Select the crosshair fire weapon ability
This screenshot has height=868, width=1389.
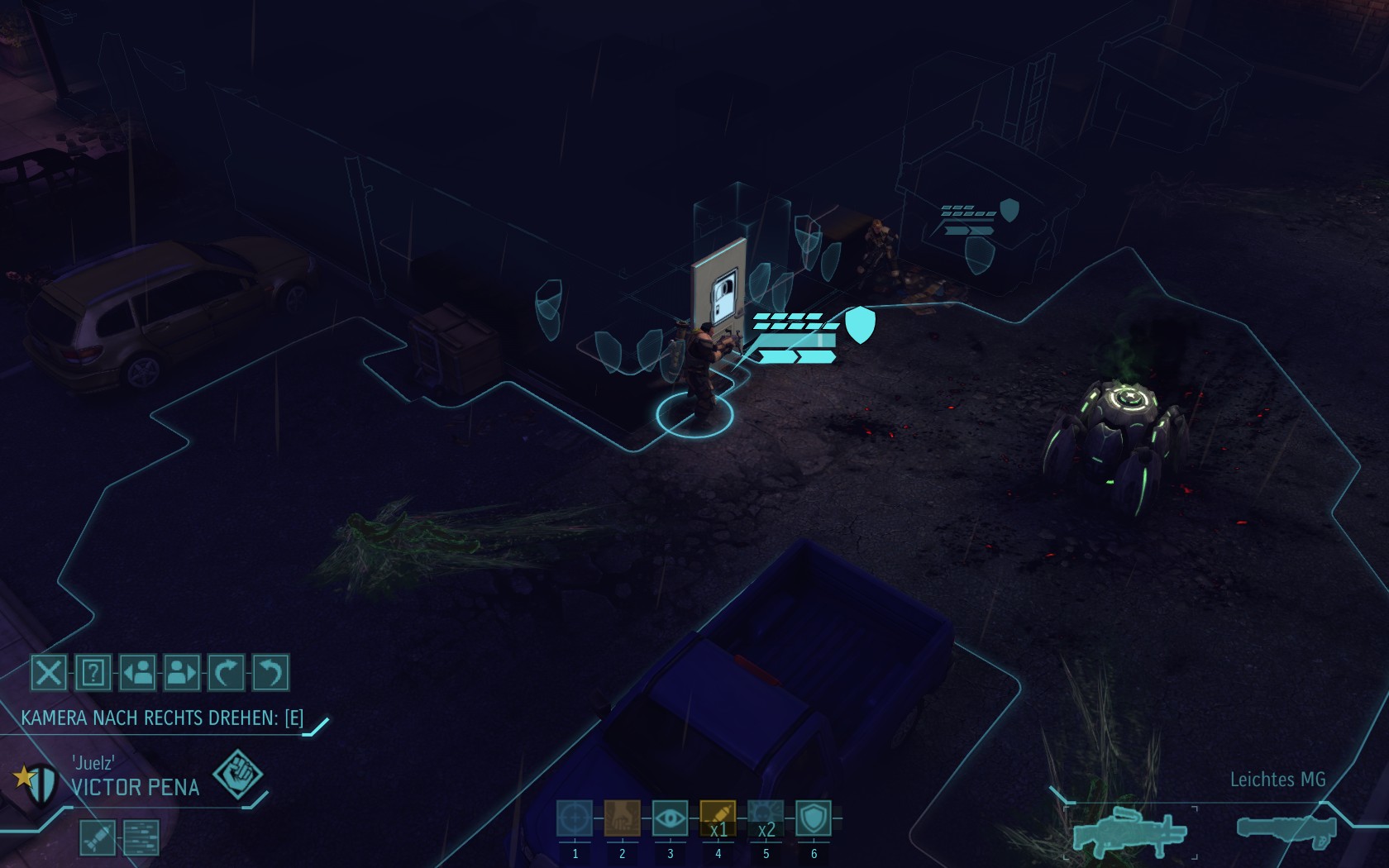point(575,818)
